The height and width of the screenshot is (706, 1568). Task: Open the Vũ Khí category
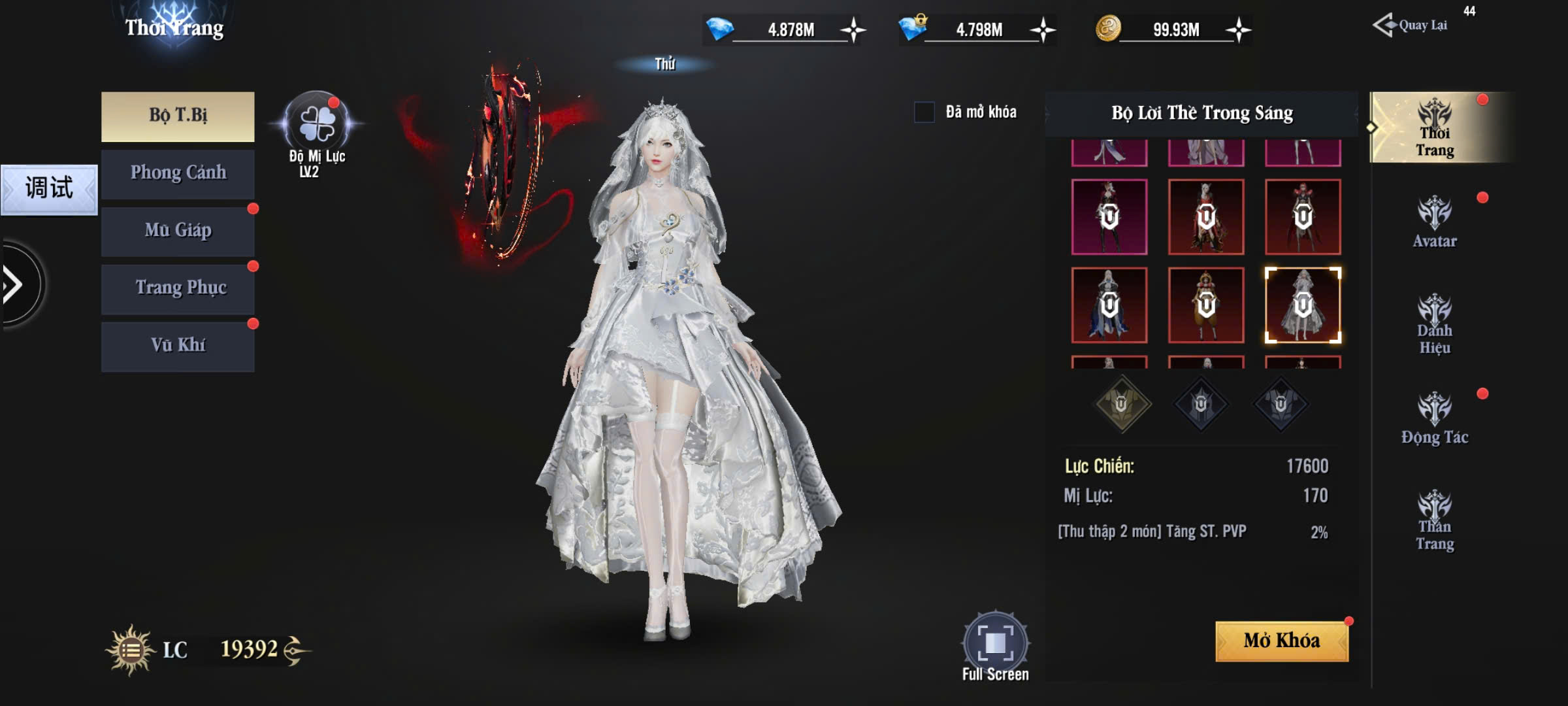pos(178,346)
